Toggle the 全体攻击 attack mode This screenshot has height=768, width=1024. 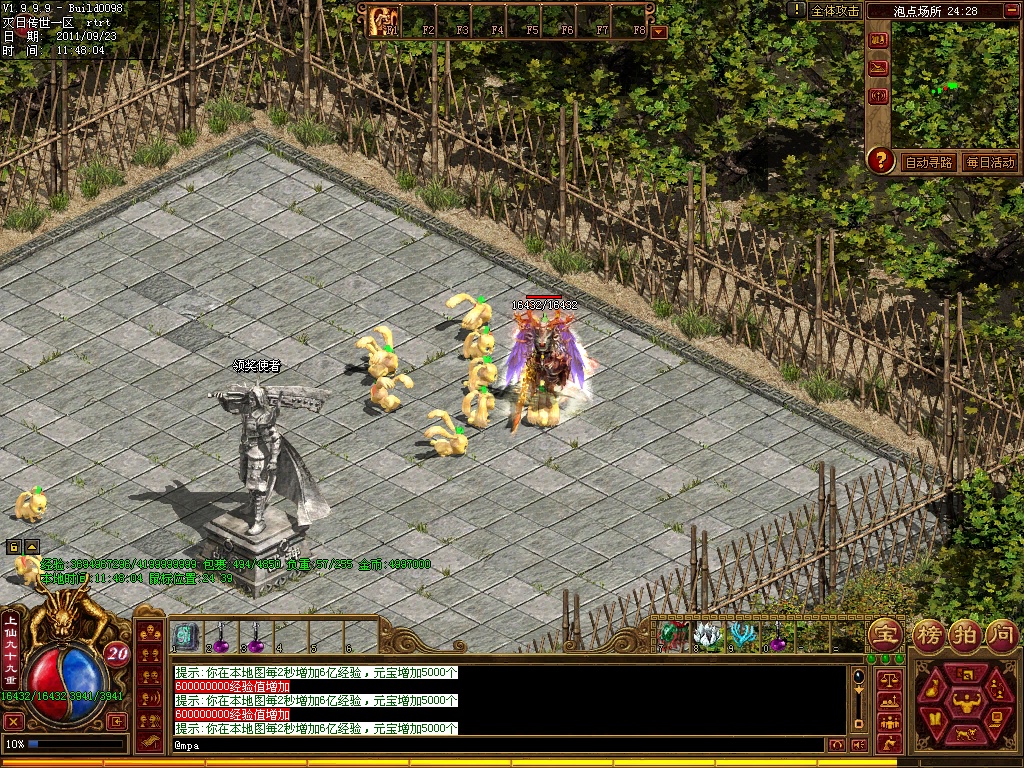point(835,11)
